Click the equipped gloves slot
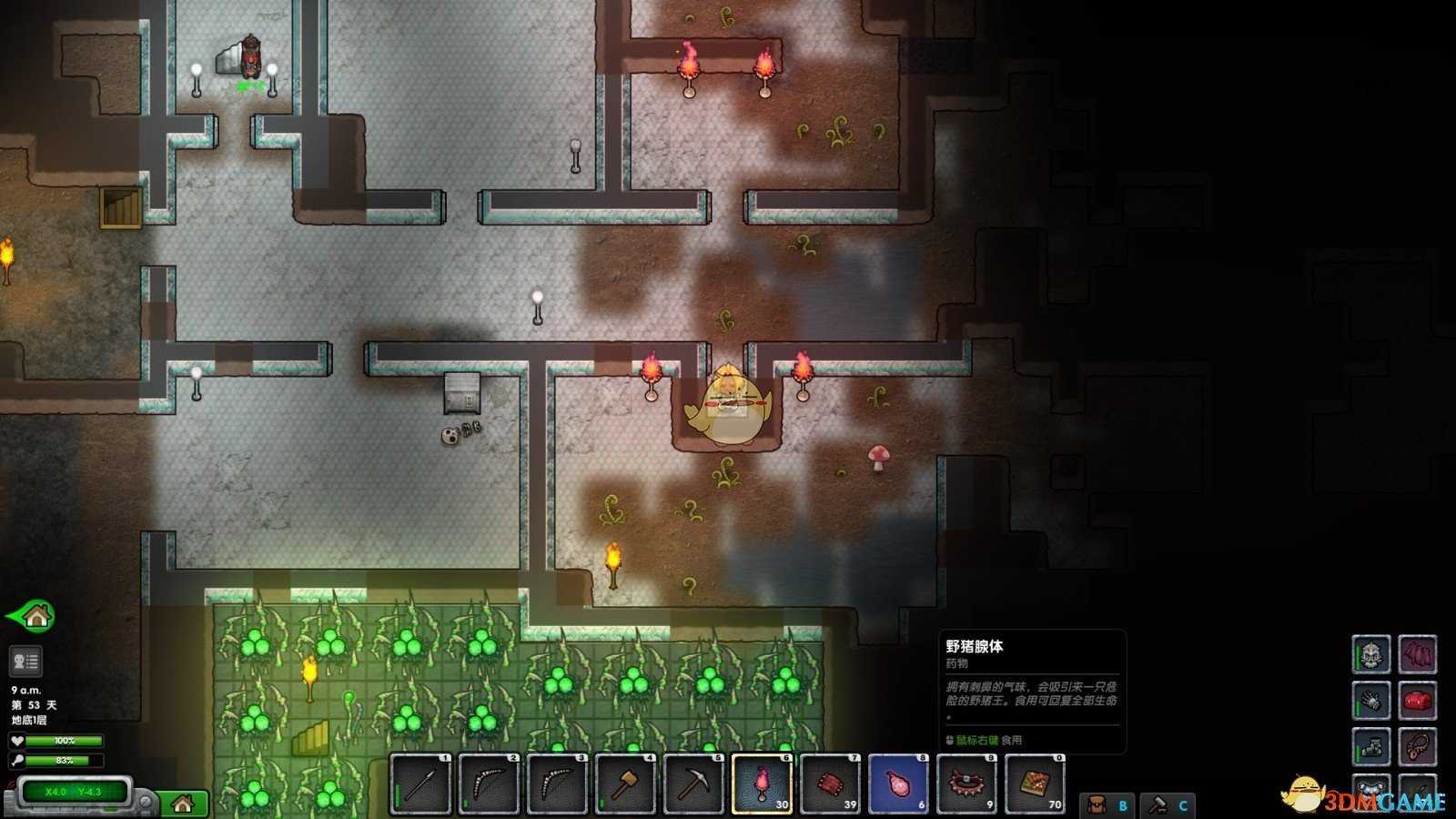Viewport: 1456px width, 819px height. point(1371,701)
